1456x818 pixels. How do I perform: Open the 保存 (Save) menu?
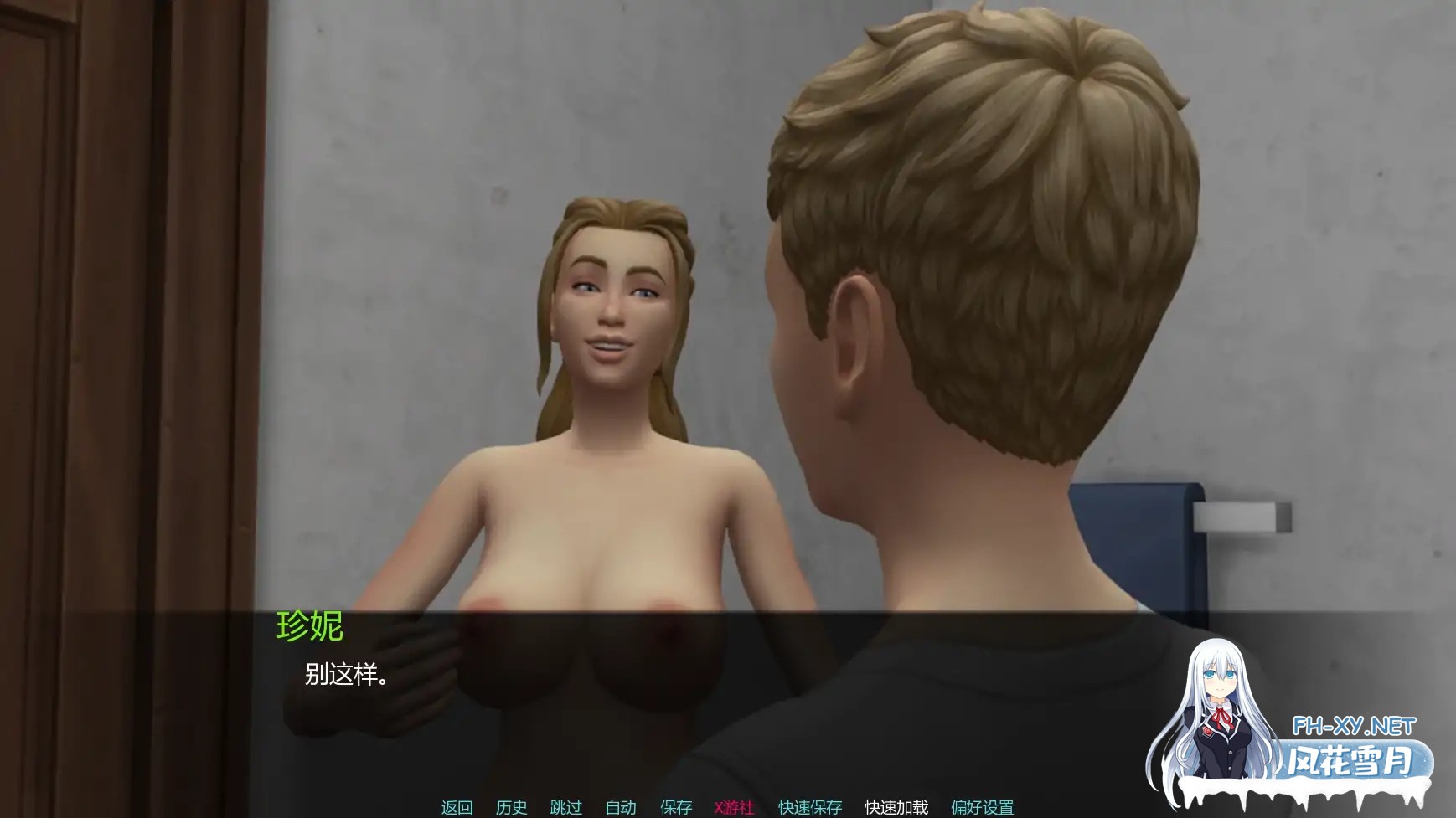[676, 807]
